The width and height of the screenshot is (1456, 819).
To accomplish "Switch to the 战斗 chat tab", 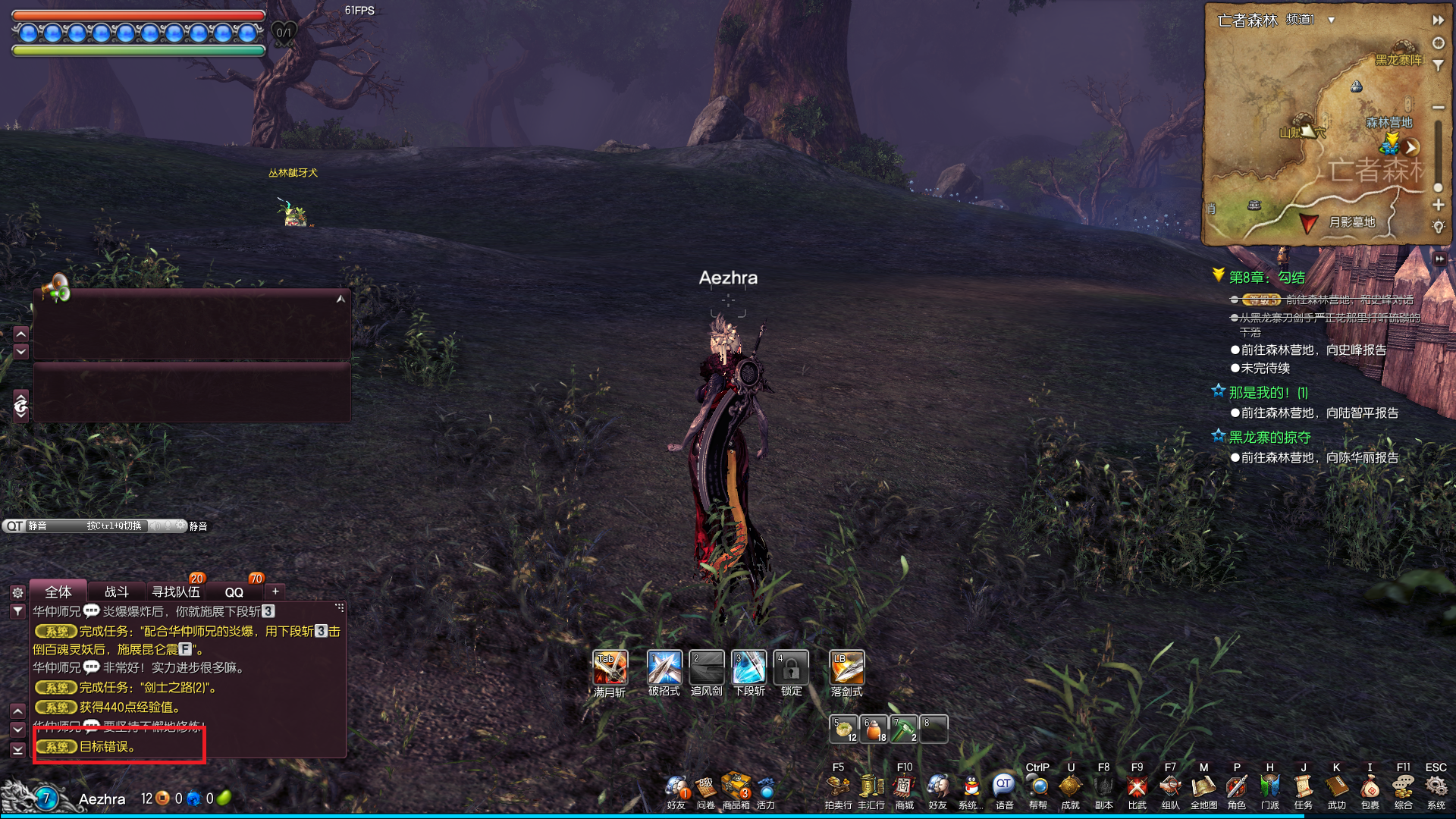I will [x=116, y=591].
